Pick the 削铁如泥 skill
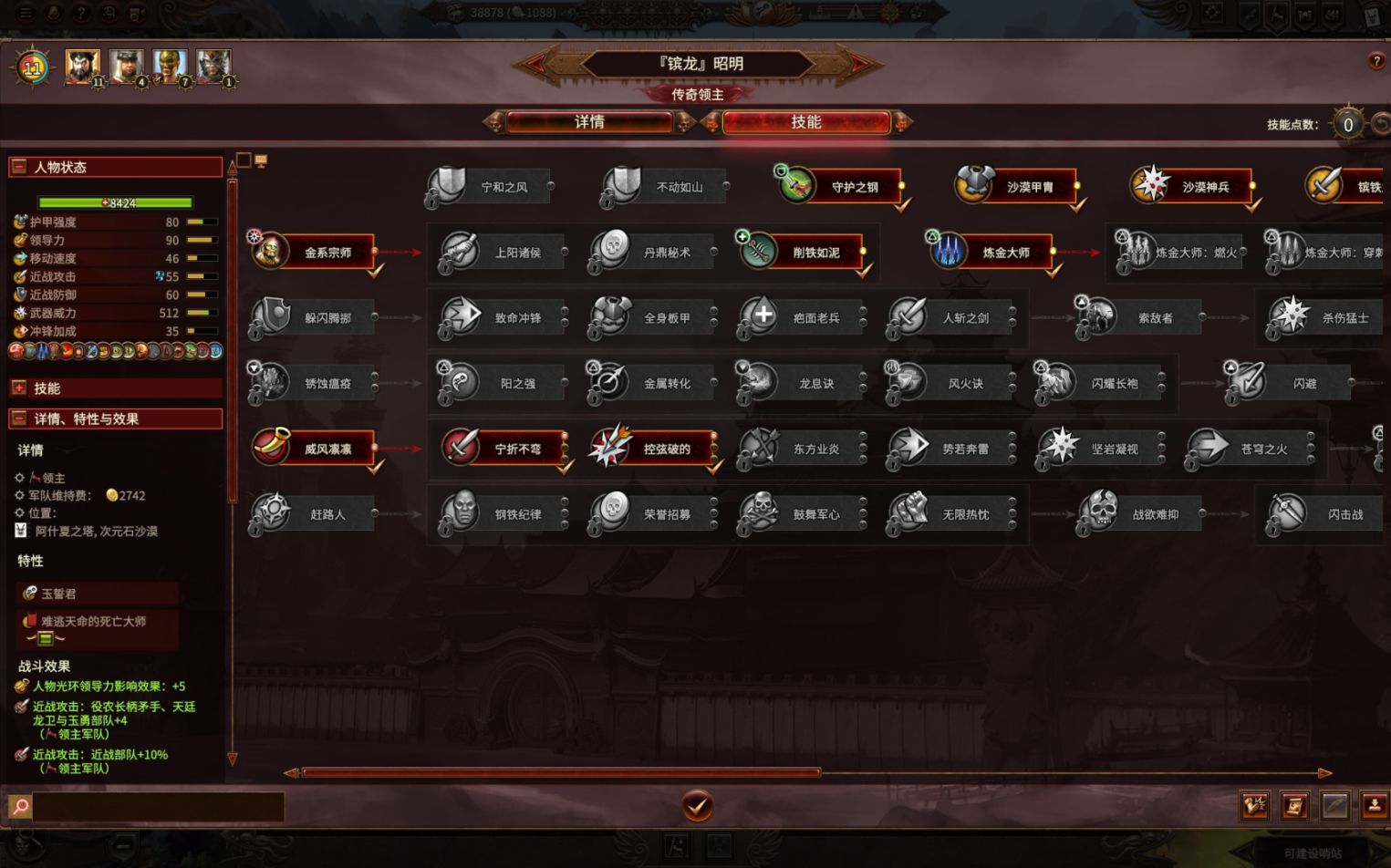This screenshot has width=1391, height=868. pos(803,253)
